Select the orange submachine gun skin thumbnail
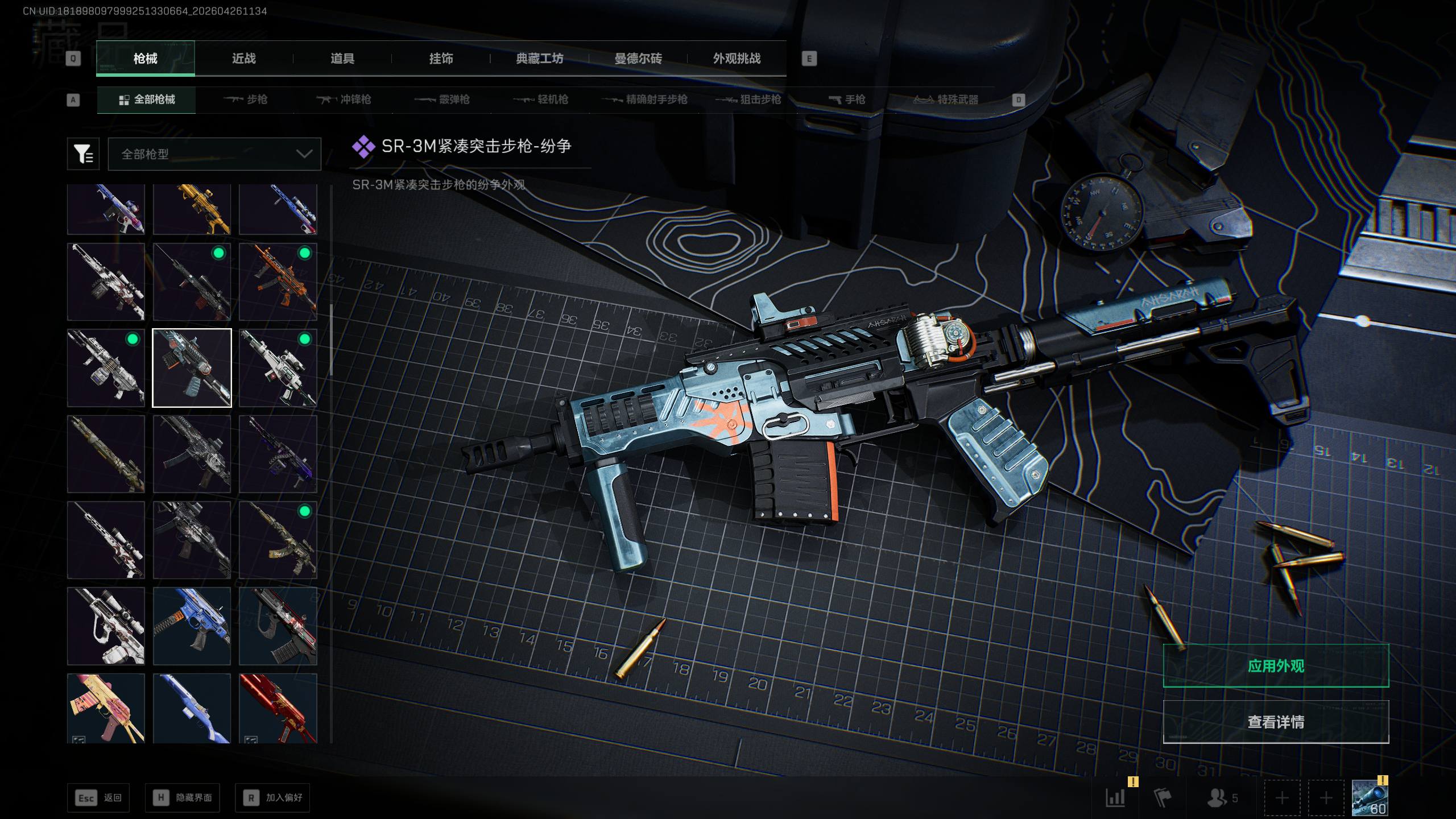Viewport: 1456px width, 819px height. [x=278, y=282]
